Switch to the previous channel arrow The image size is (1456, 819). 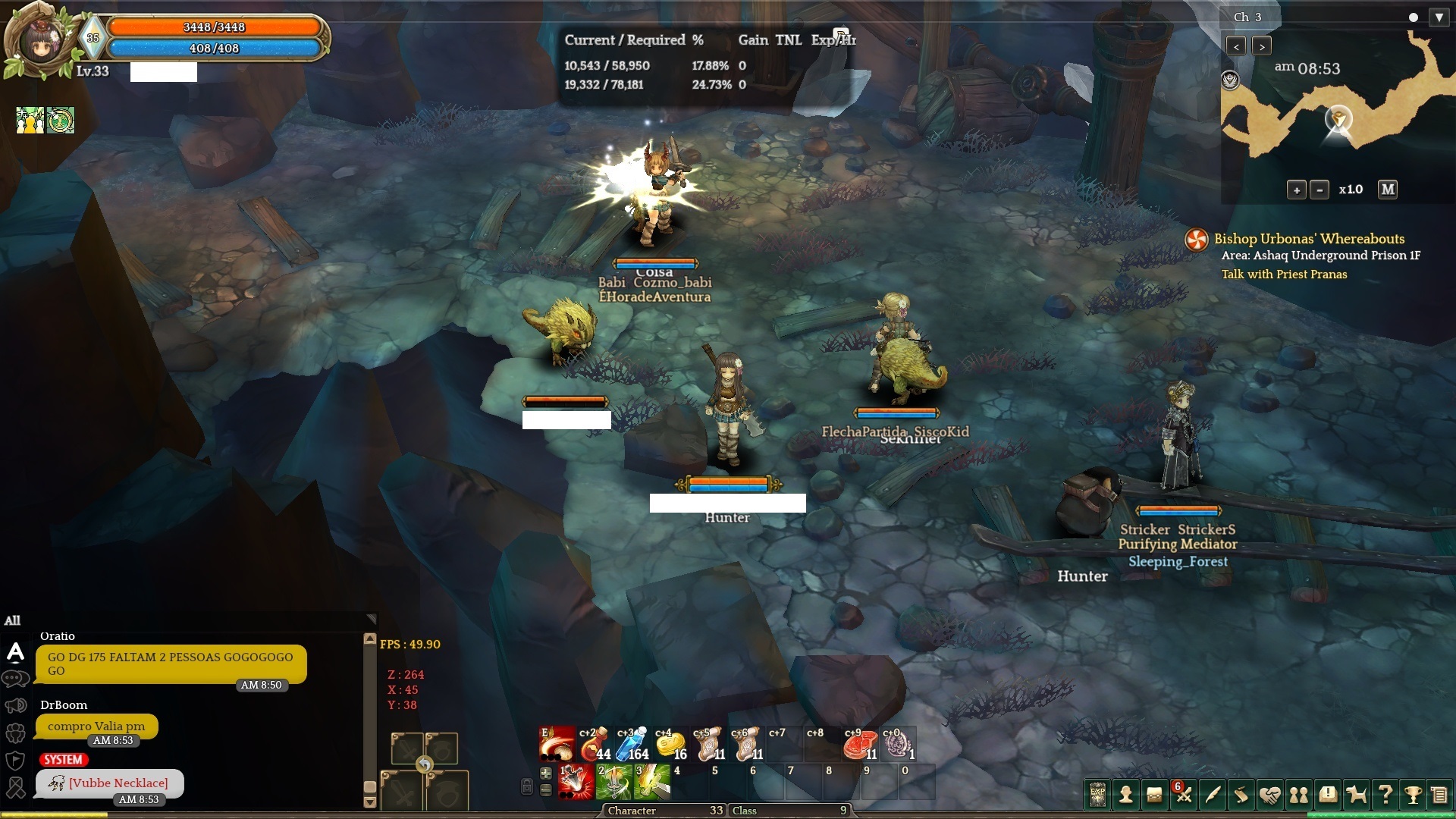(x=1236, y=46)
